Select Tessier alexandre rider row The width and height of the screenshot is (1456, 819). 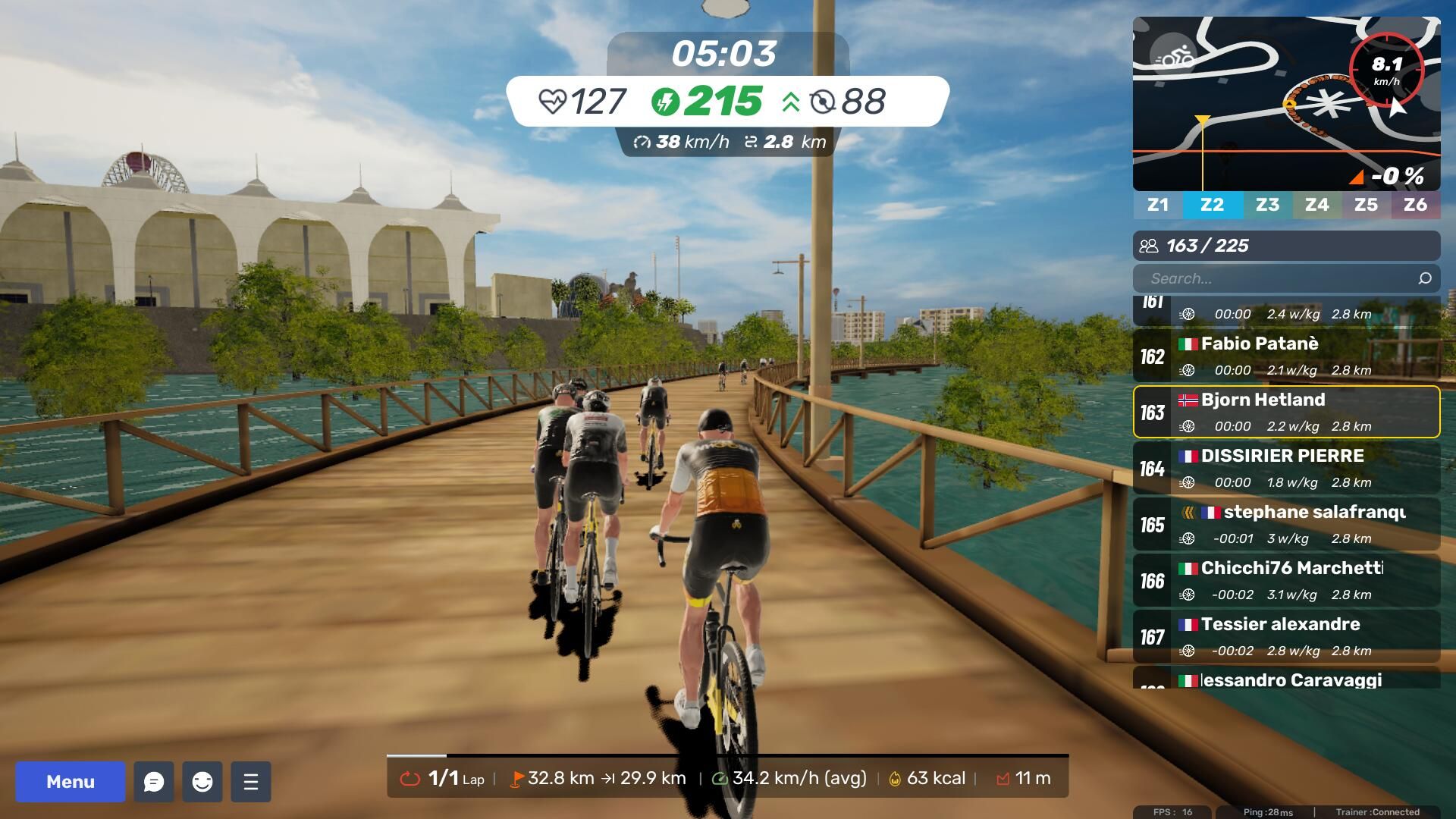[1286, 636]
